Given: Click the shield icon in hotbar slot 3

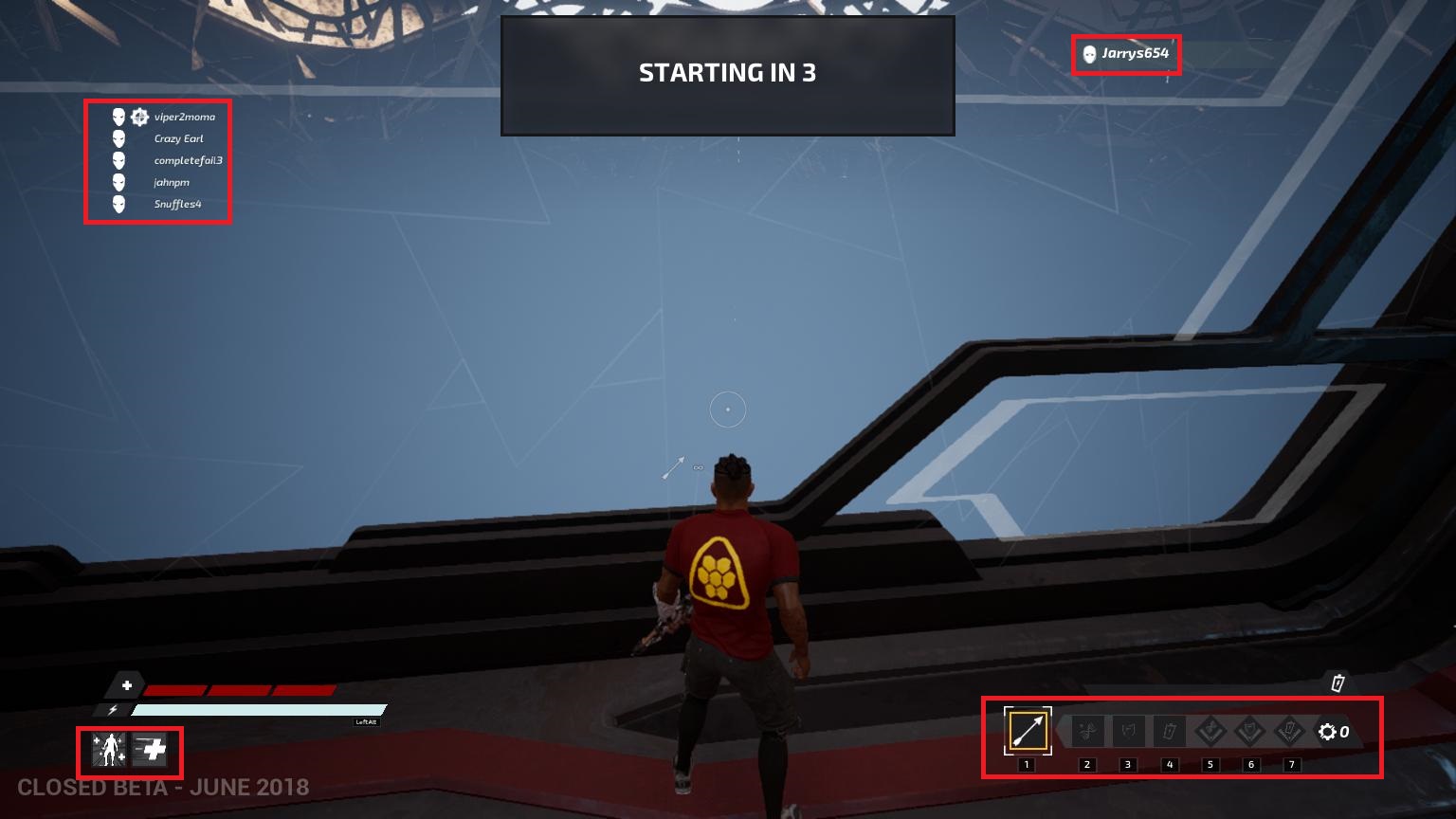Looking at the screenshot, I should point(1127,731).
